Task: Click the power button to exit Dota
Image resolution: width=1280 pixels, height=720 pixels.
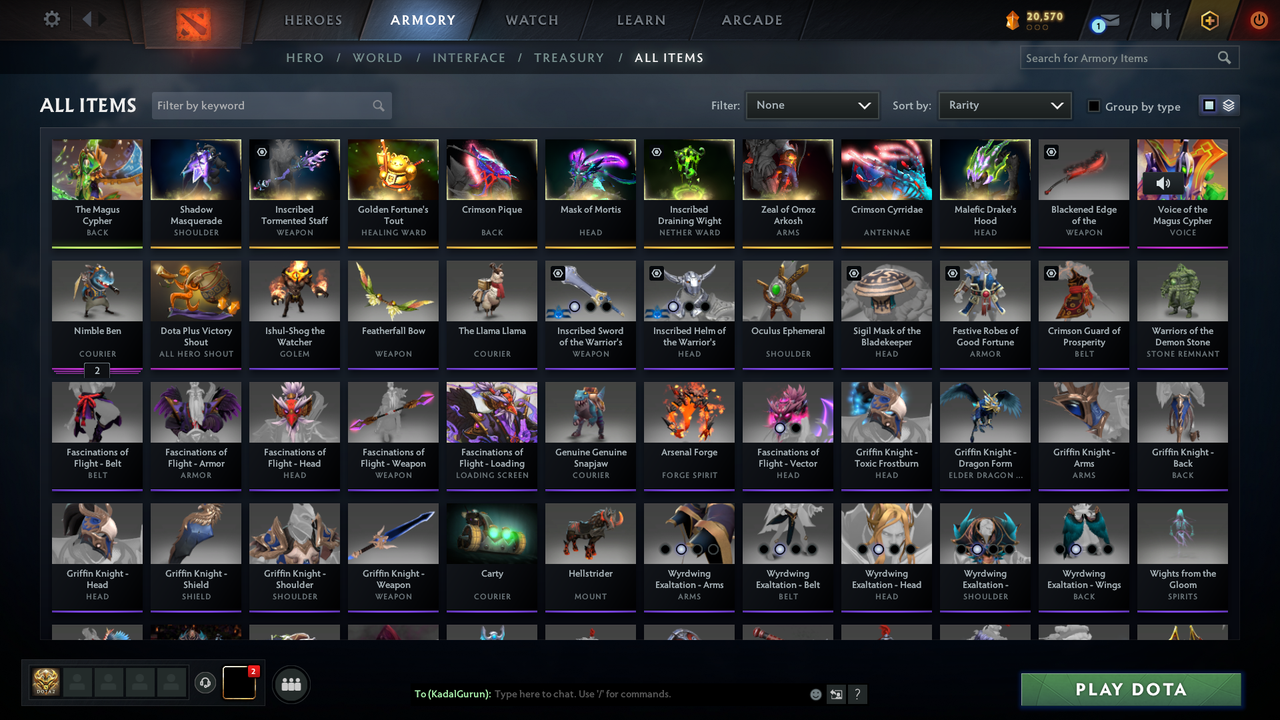Action: (x=1258, y=19)
